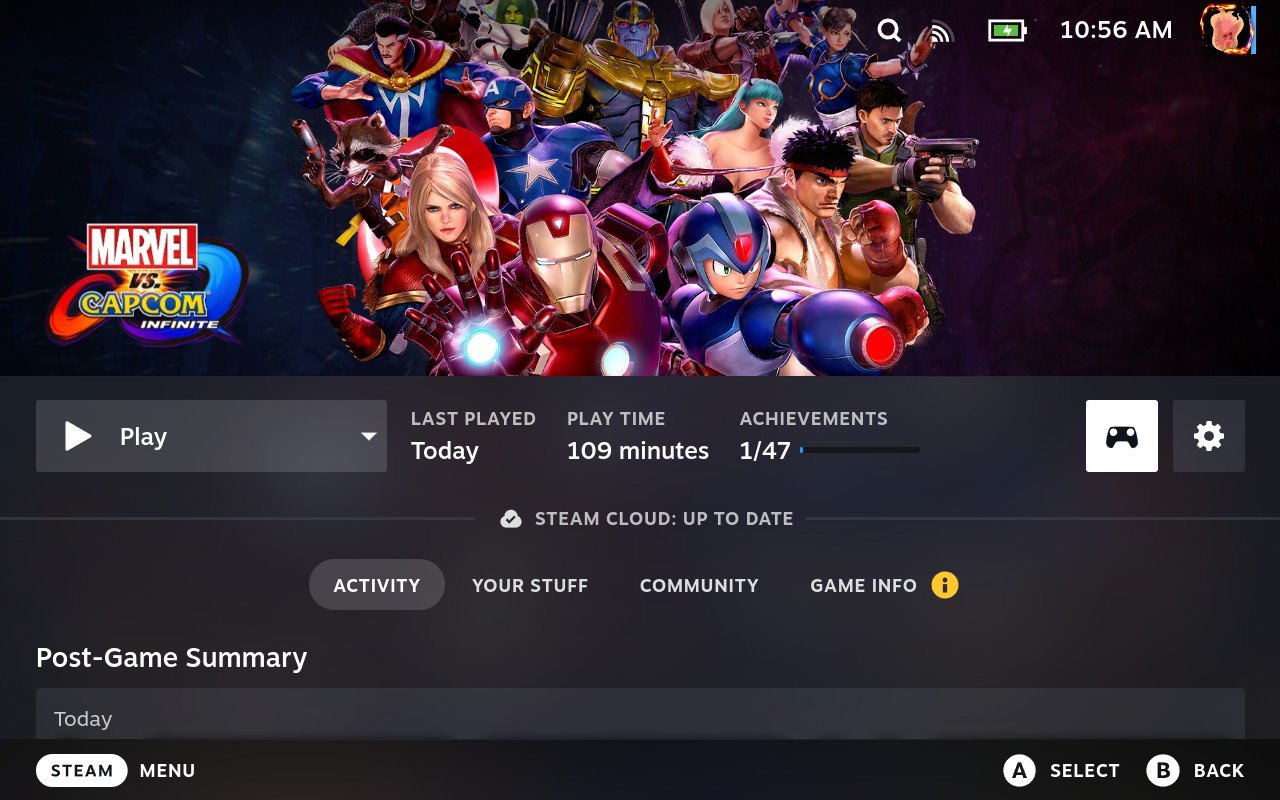1280x800 pixels.
Task: Click the Steam Cloud status icon
Action: click(510, 518)
